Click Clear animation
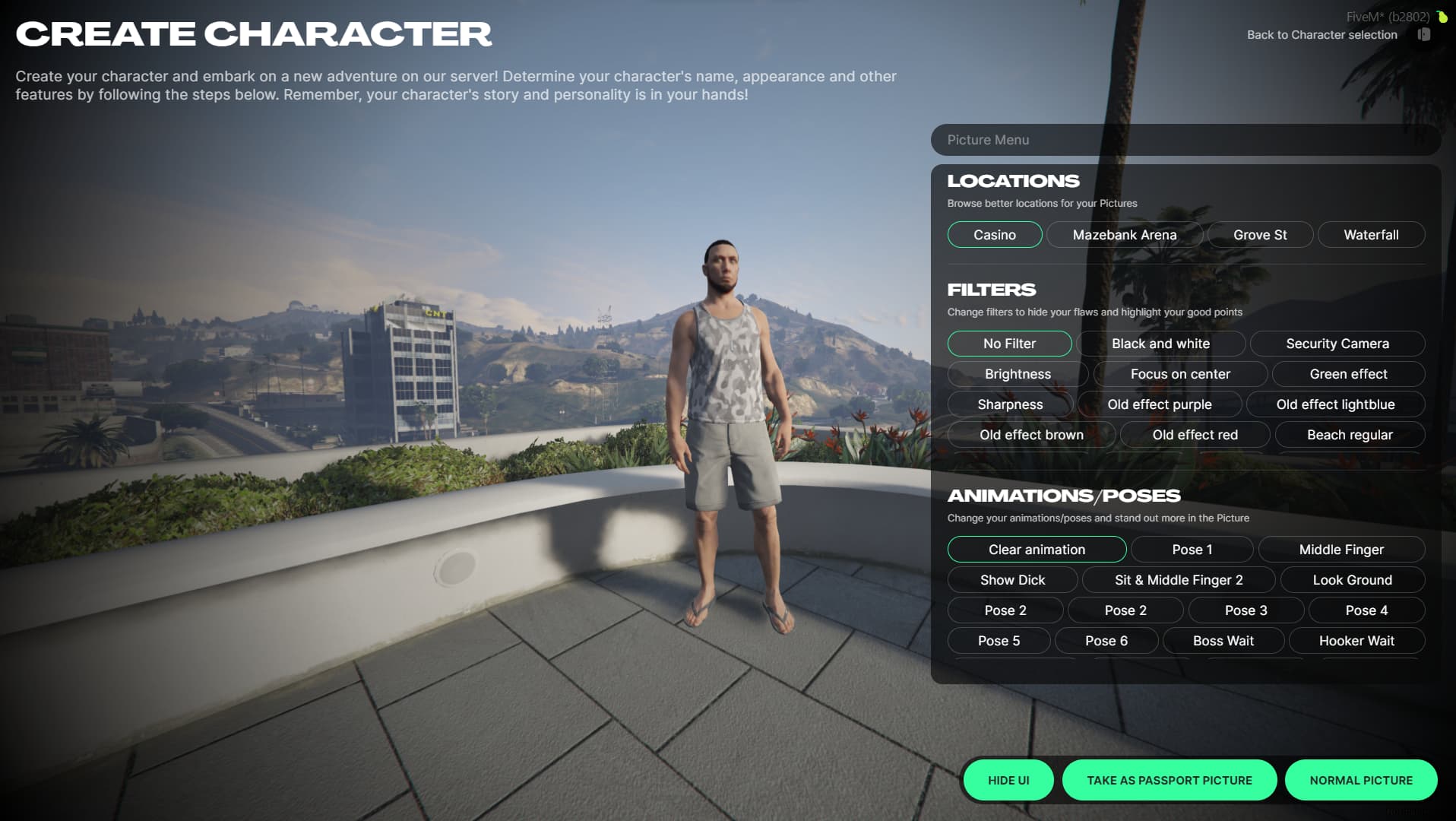Viewport: 1456px width, 821px height. (x=1036, y=550)
